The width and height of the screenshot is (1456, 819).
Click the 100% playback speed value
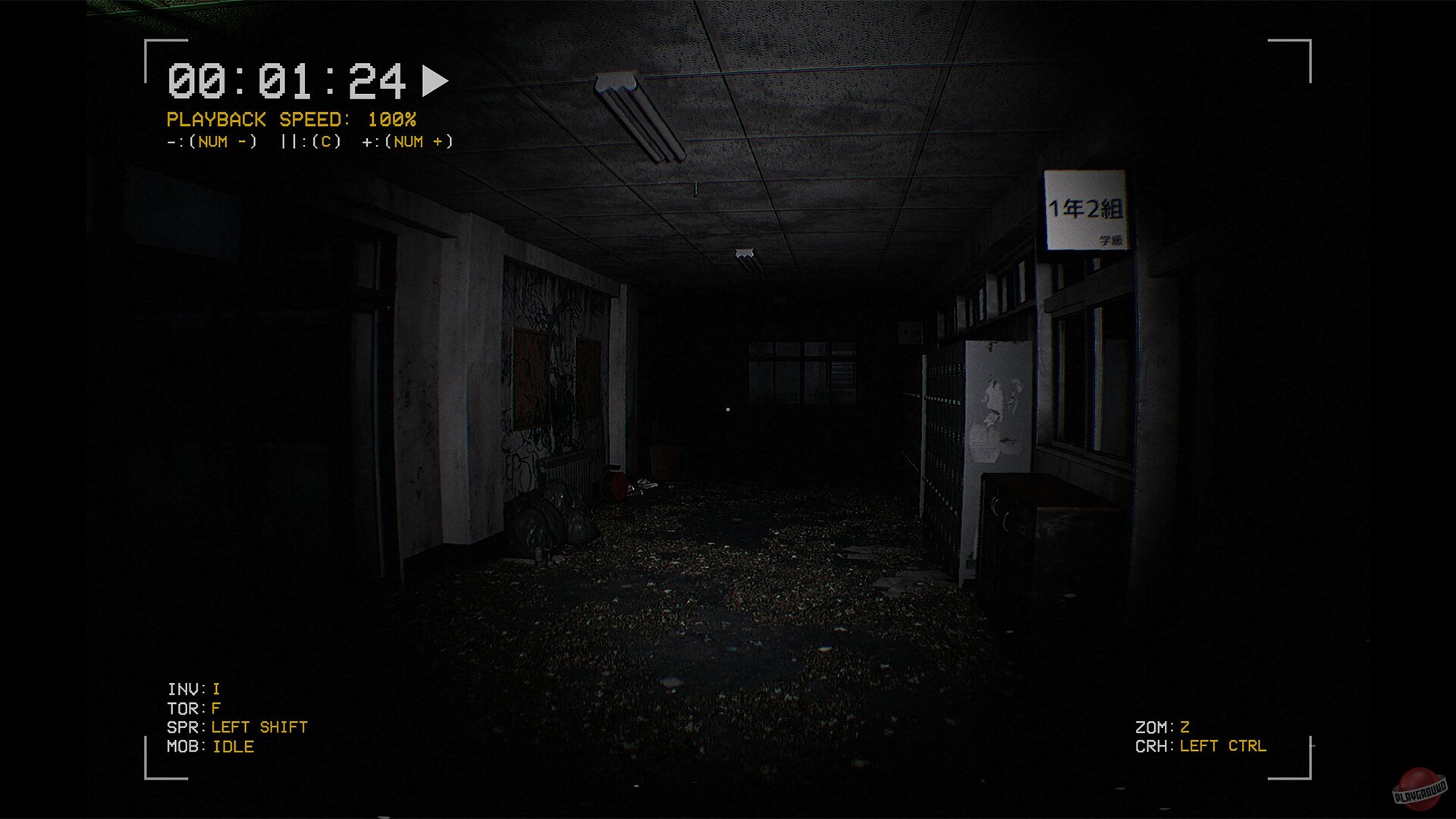click(x=393, y=119)
